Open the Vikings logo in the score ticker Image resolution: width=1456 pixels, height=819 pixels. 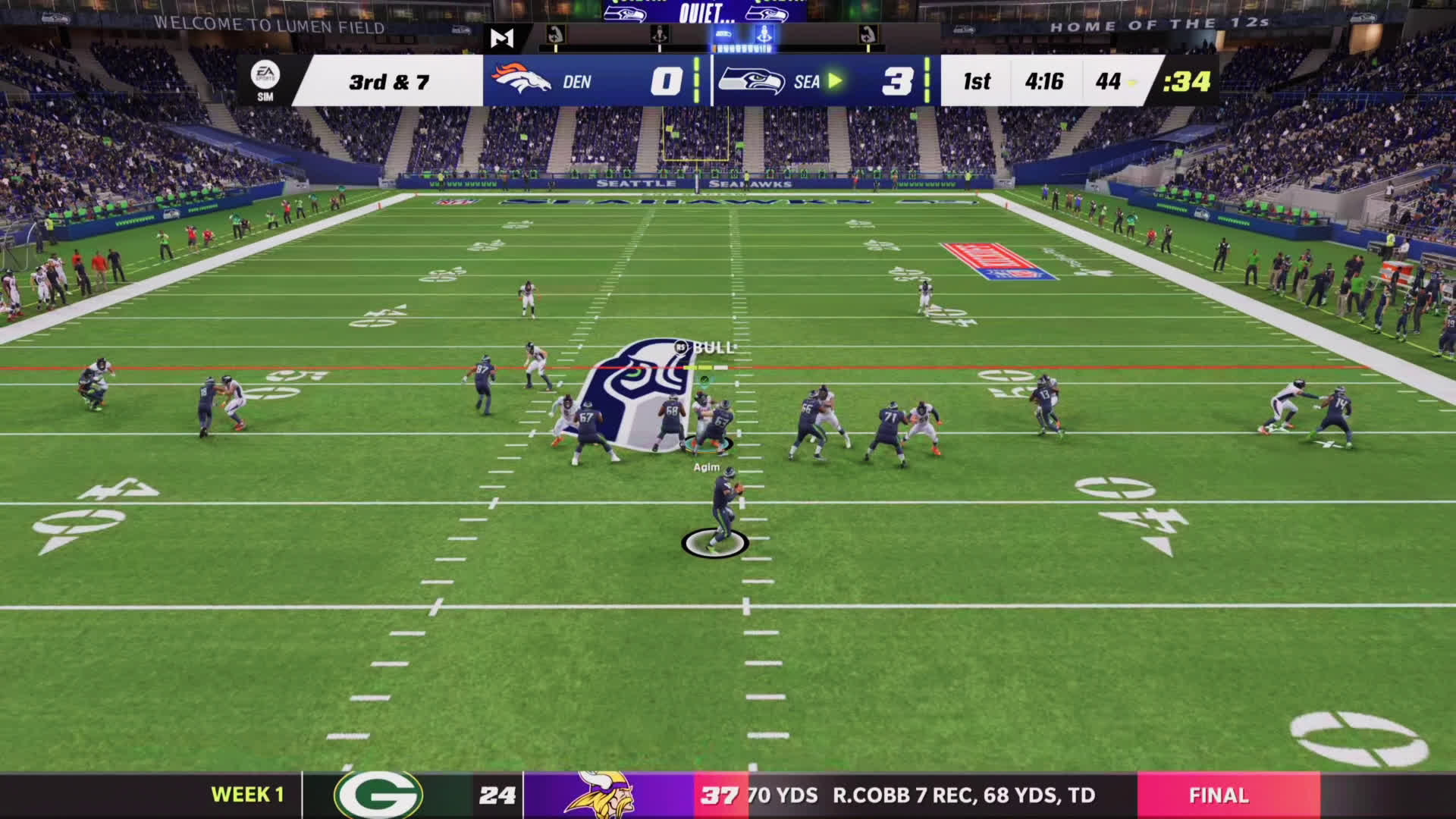point(600,795)
